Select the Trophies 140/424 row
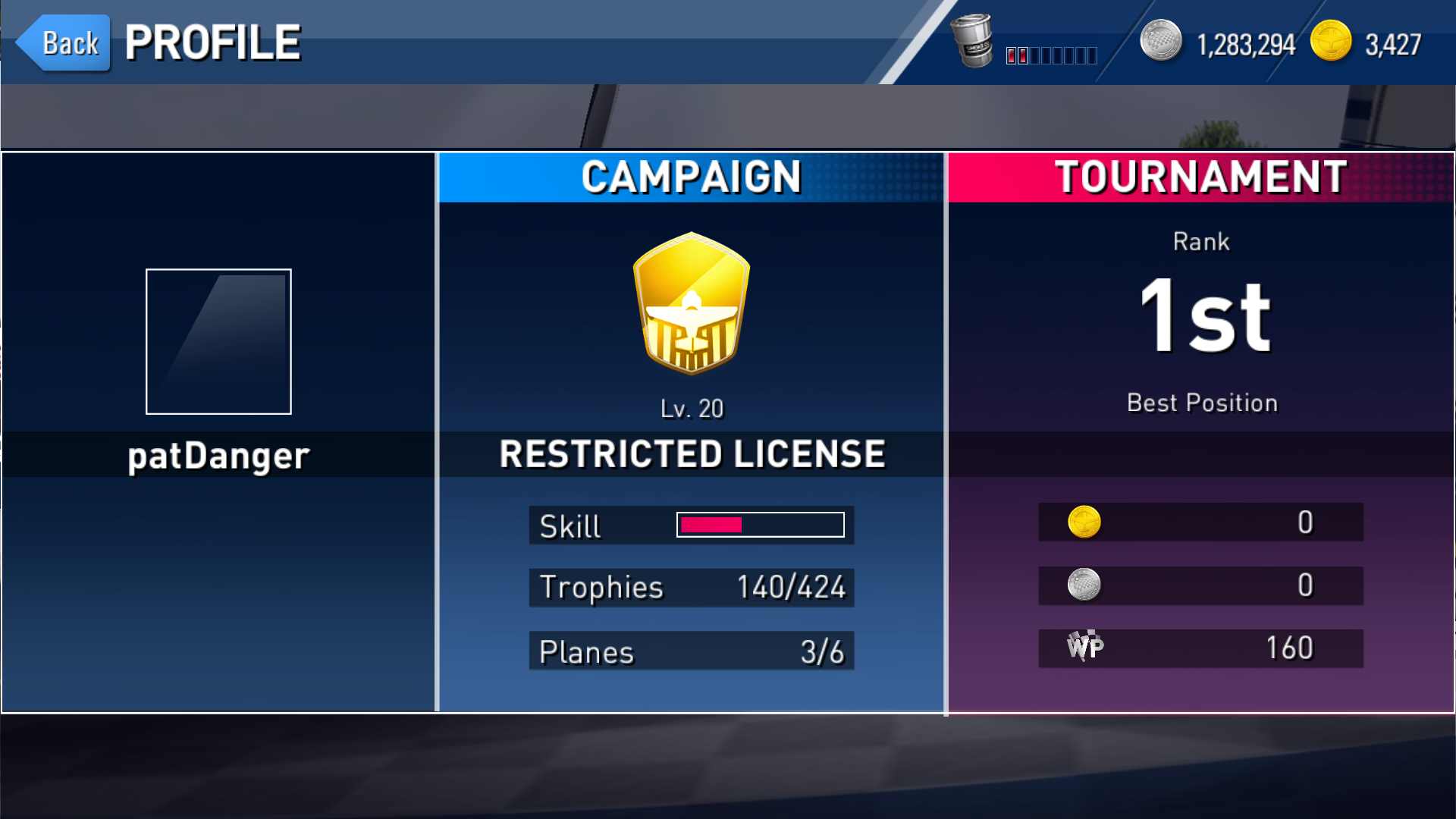Screen dimensions: 1456x819 [x=691, y=588]
